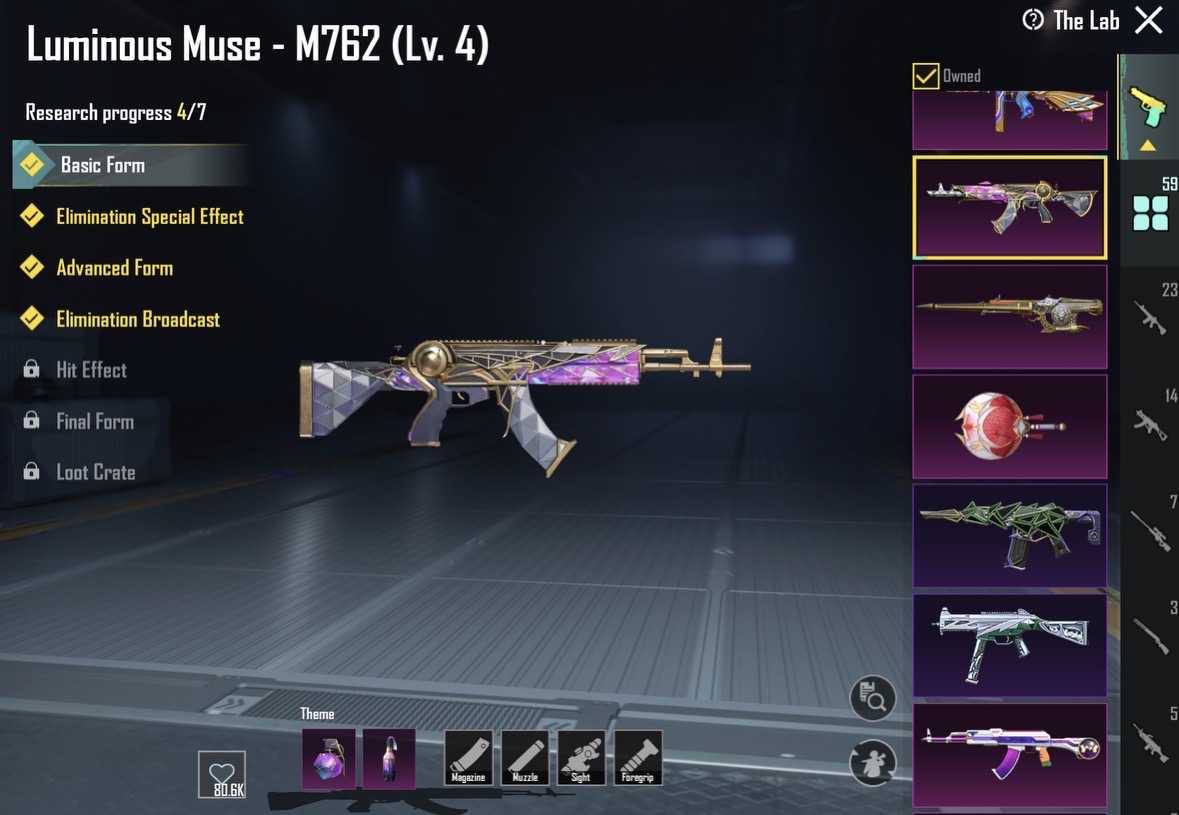Select the themed grenade skin
This screenshot has height=815, width=1179.
[x=328, y=758]
